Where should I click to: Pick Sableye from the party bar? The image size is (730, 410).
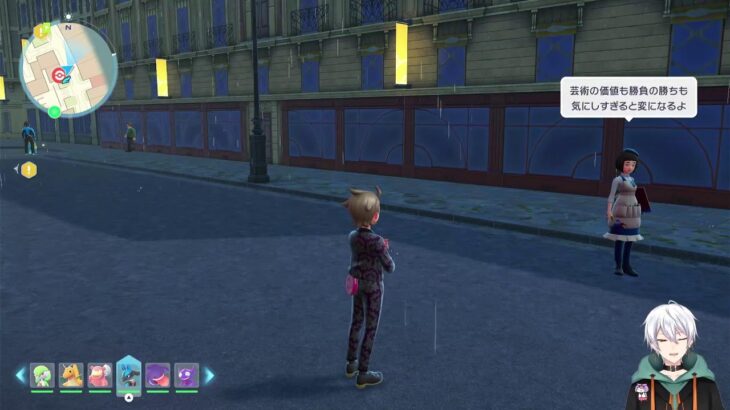(x=187, y=375)
